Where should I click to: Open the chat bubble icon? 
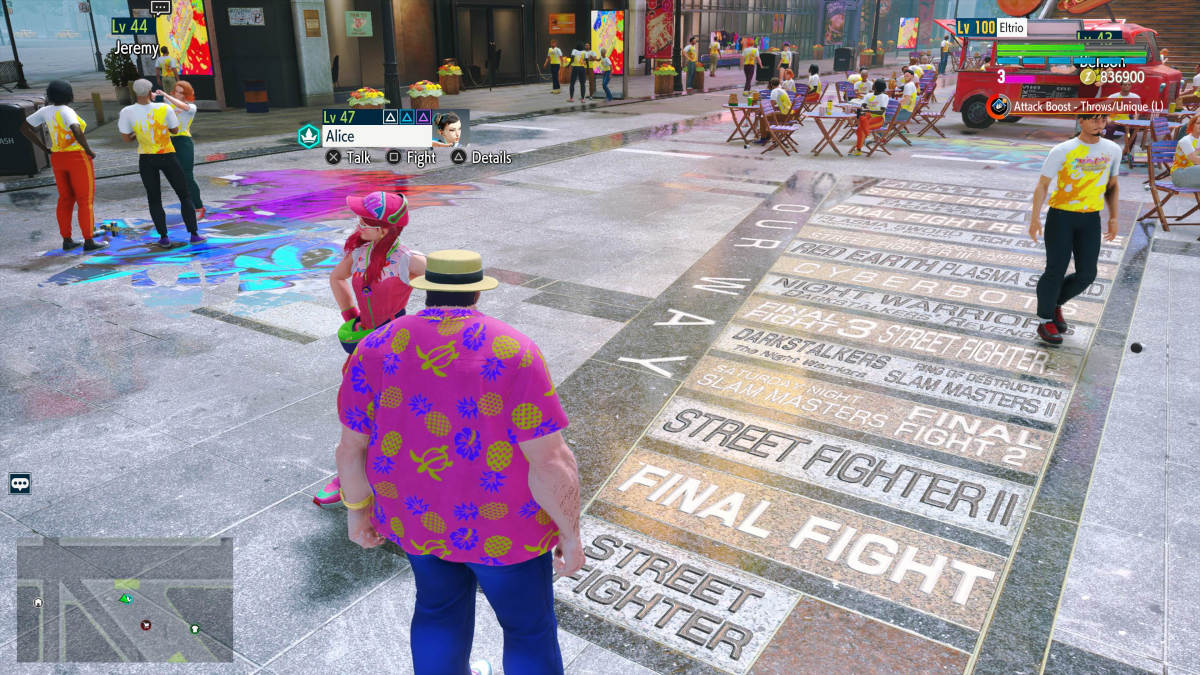pos(20,484)
